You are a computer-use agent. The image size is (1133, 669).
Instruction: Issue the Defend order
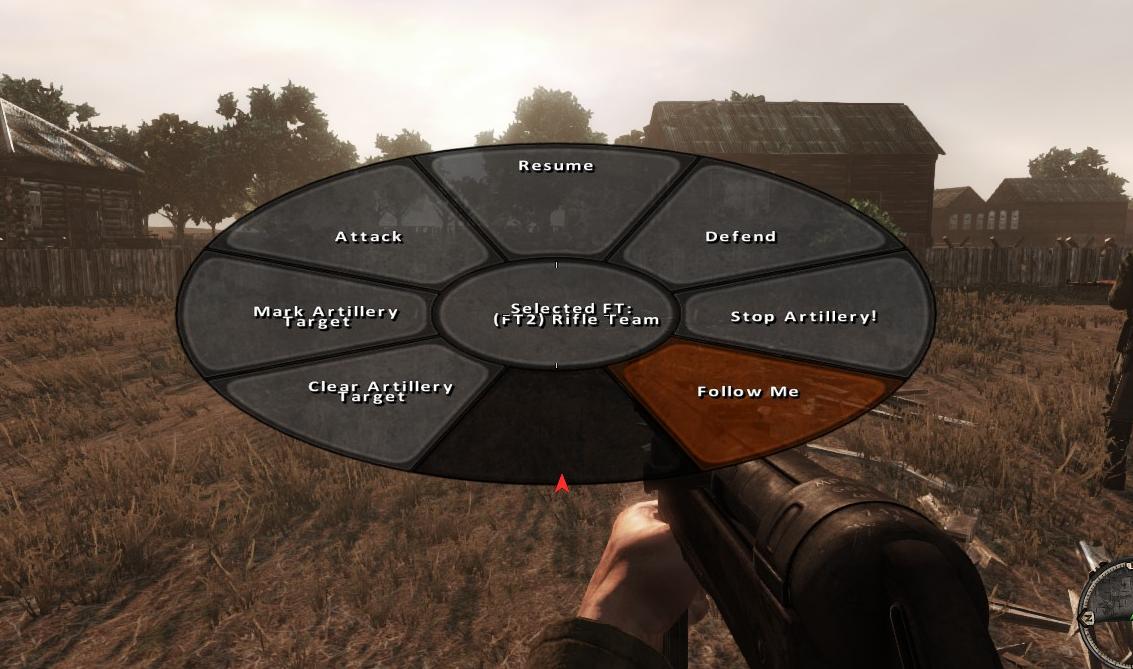741,237
